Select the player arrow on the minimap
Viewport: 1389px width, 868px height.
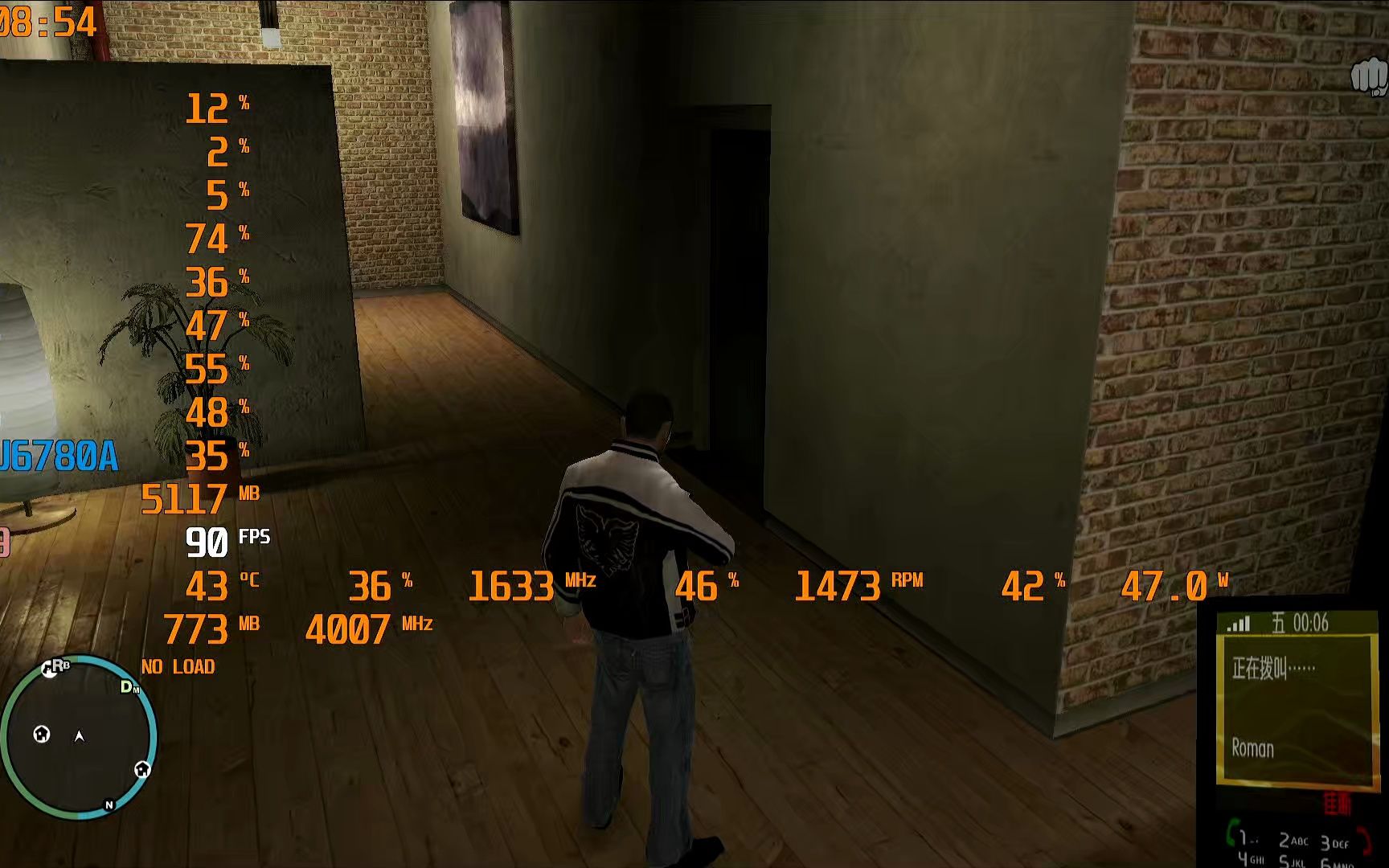(x=78, y=735)
